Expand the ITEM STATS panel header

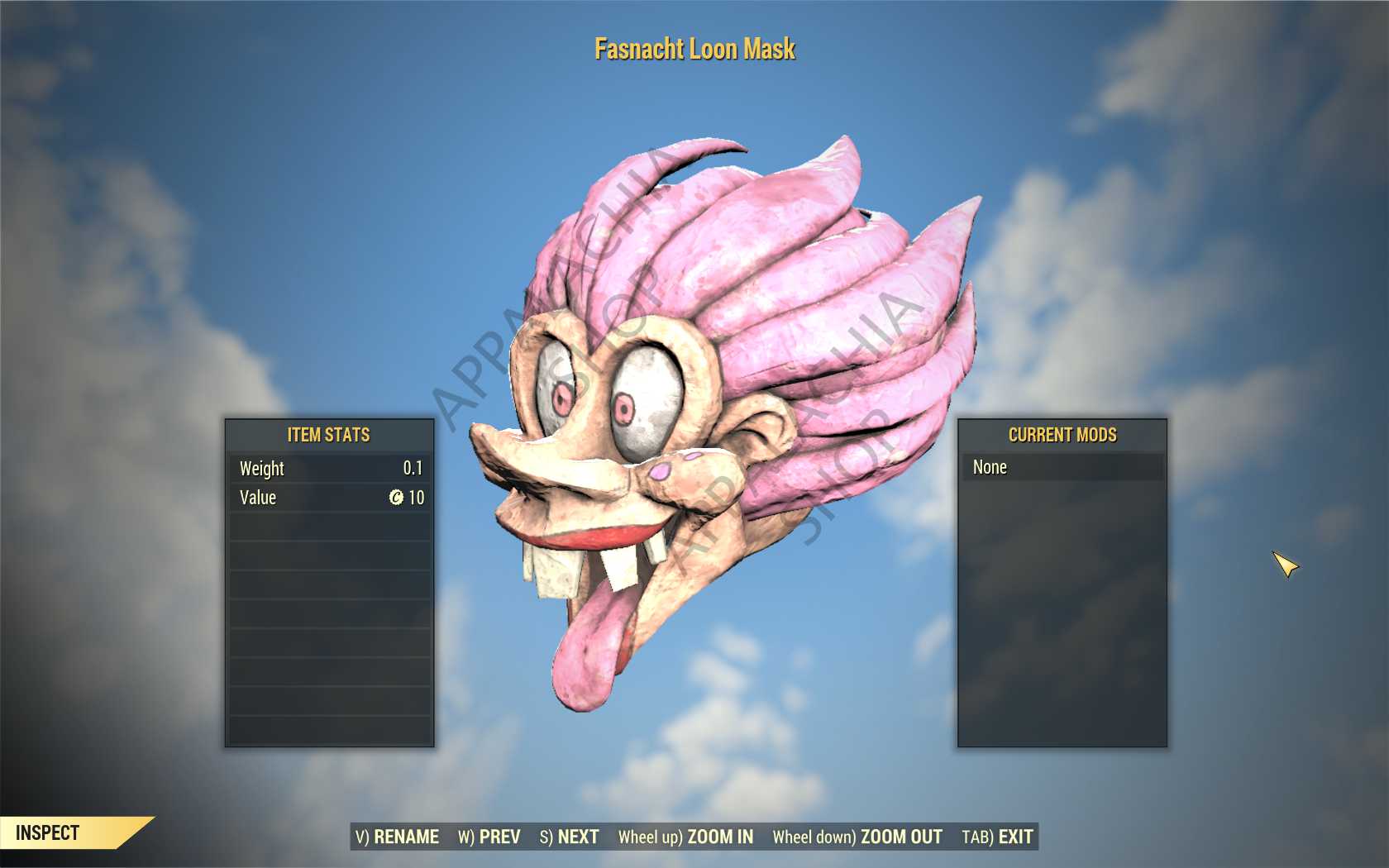328,434
